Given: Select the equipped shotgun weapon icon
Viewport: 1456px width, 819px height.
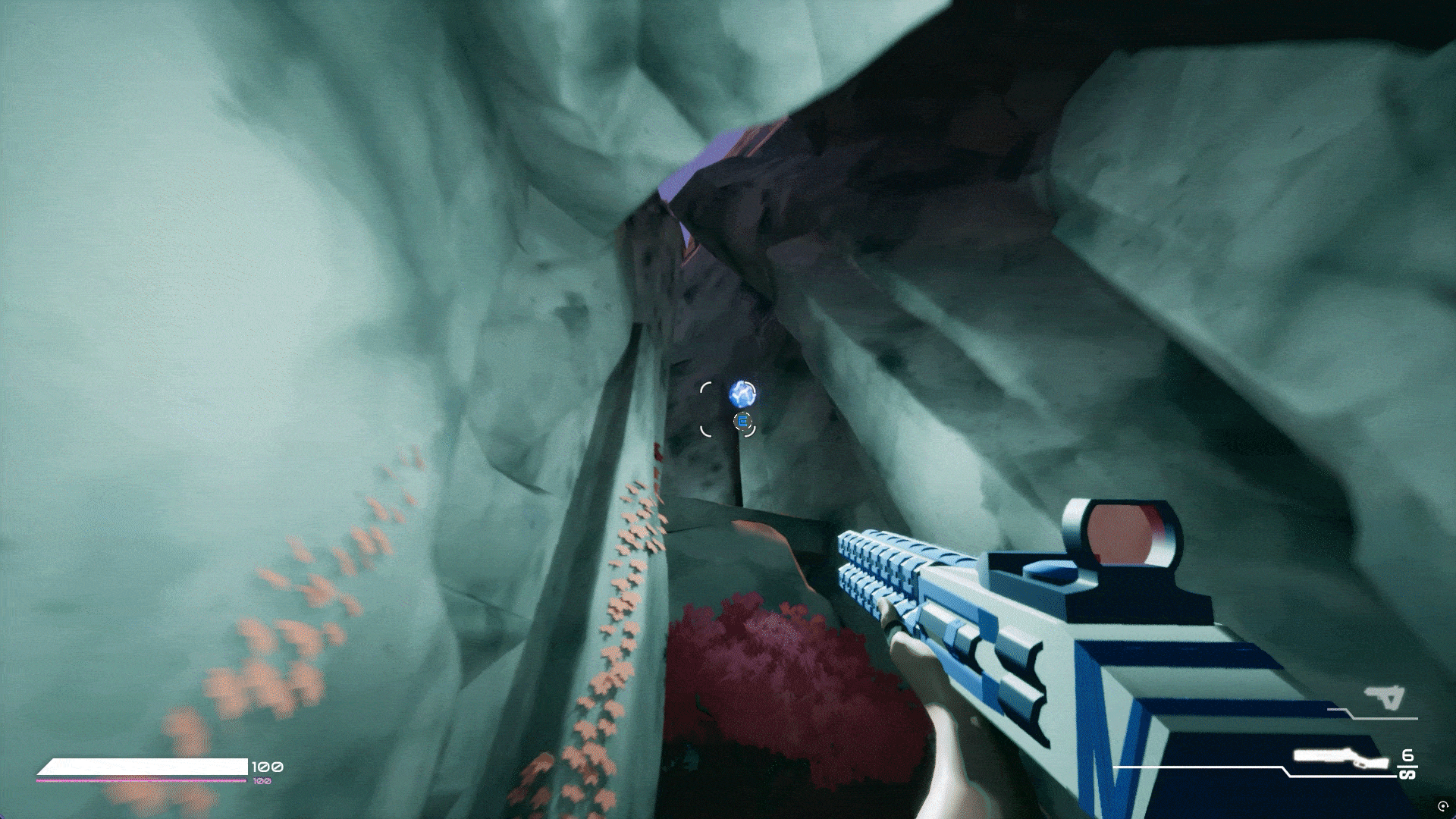Looking at the screenshot, I should [x=1340, y=758].
